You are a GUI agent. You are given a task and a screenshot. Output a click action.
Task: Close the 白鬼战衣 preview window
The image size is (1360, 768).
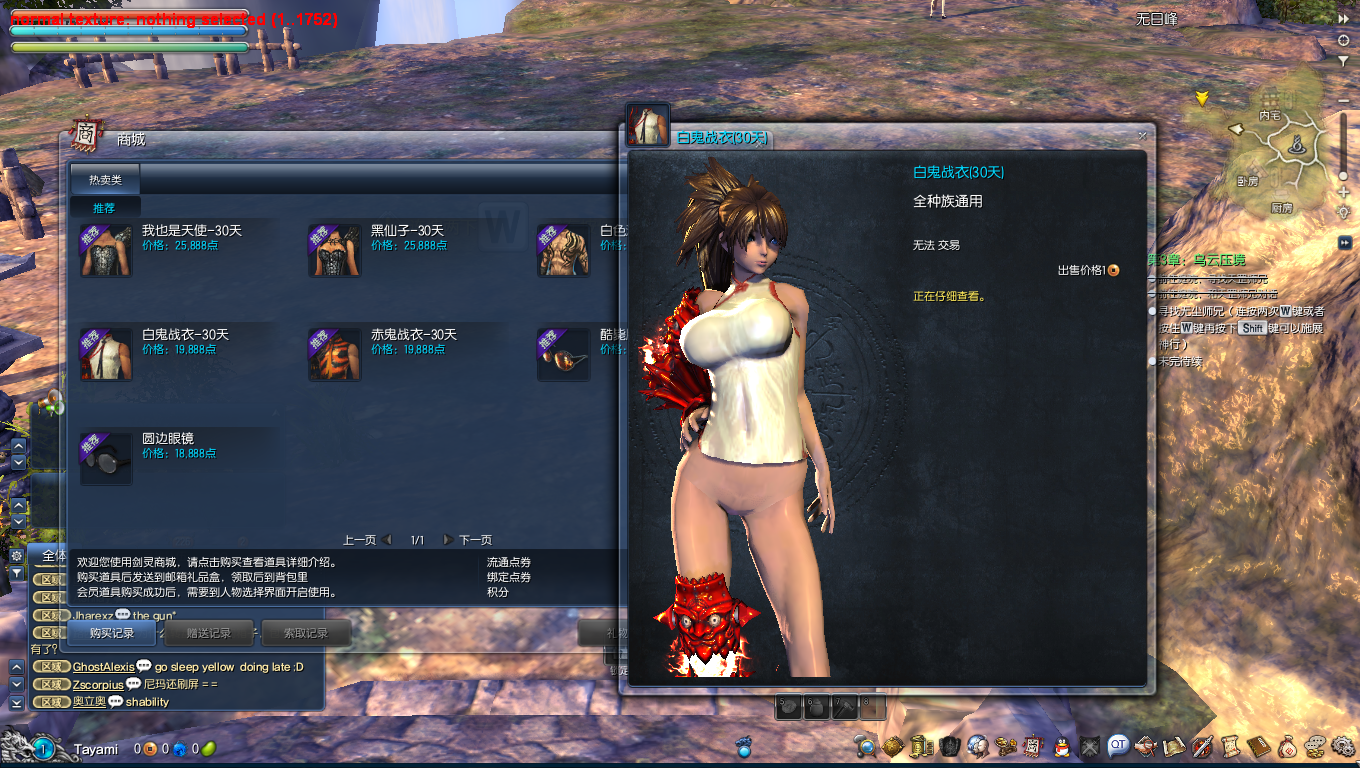(1142, 136)
